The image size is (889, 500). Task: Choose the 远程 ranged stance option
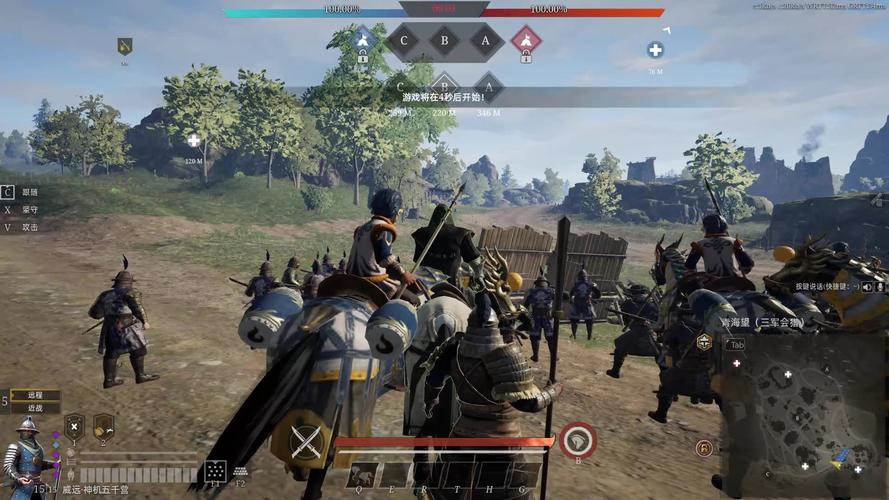[x=35, y=395]
